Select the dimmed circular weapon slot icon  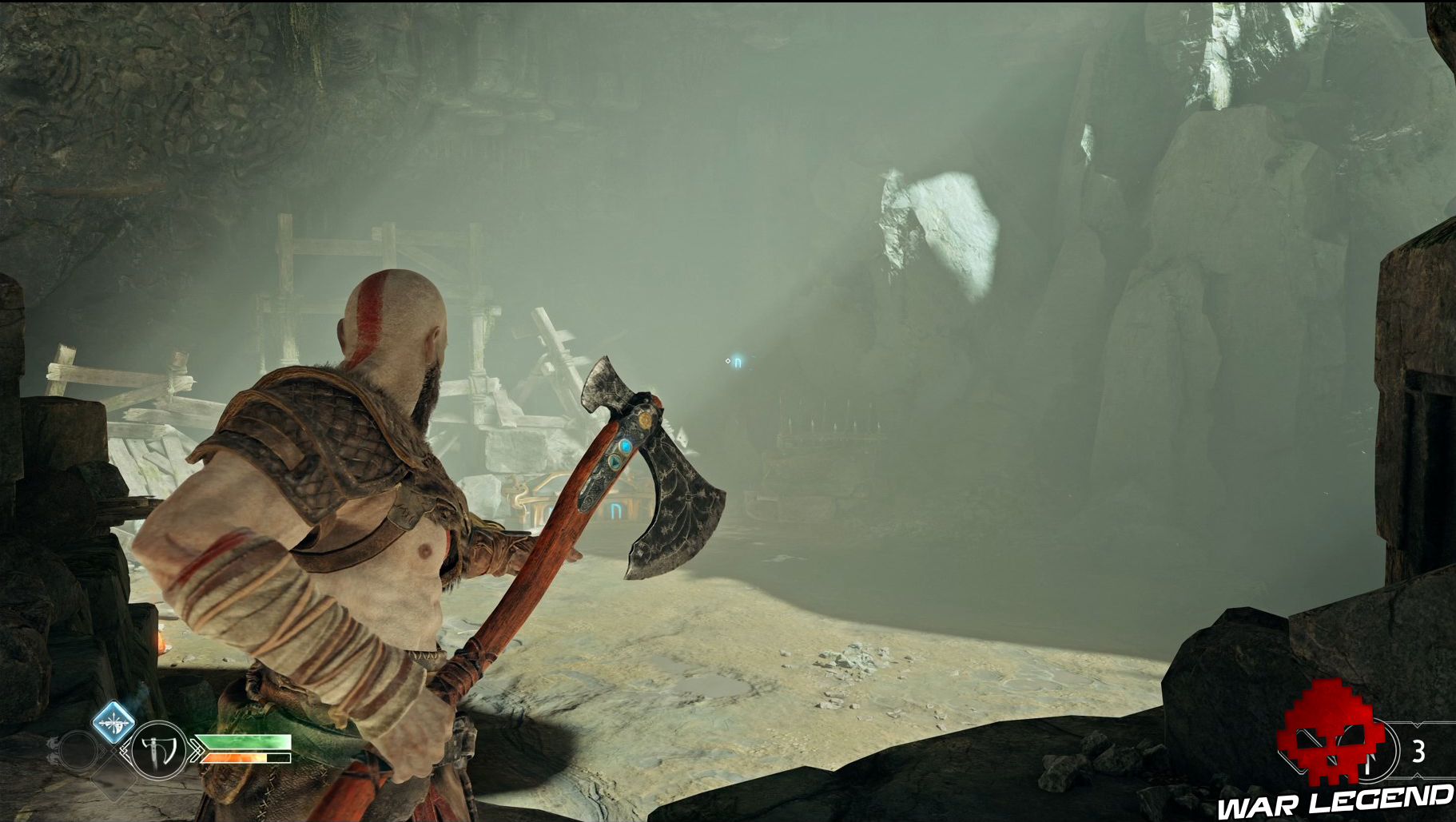click(x=79, y=752)
